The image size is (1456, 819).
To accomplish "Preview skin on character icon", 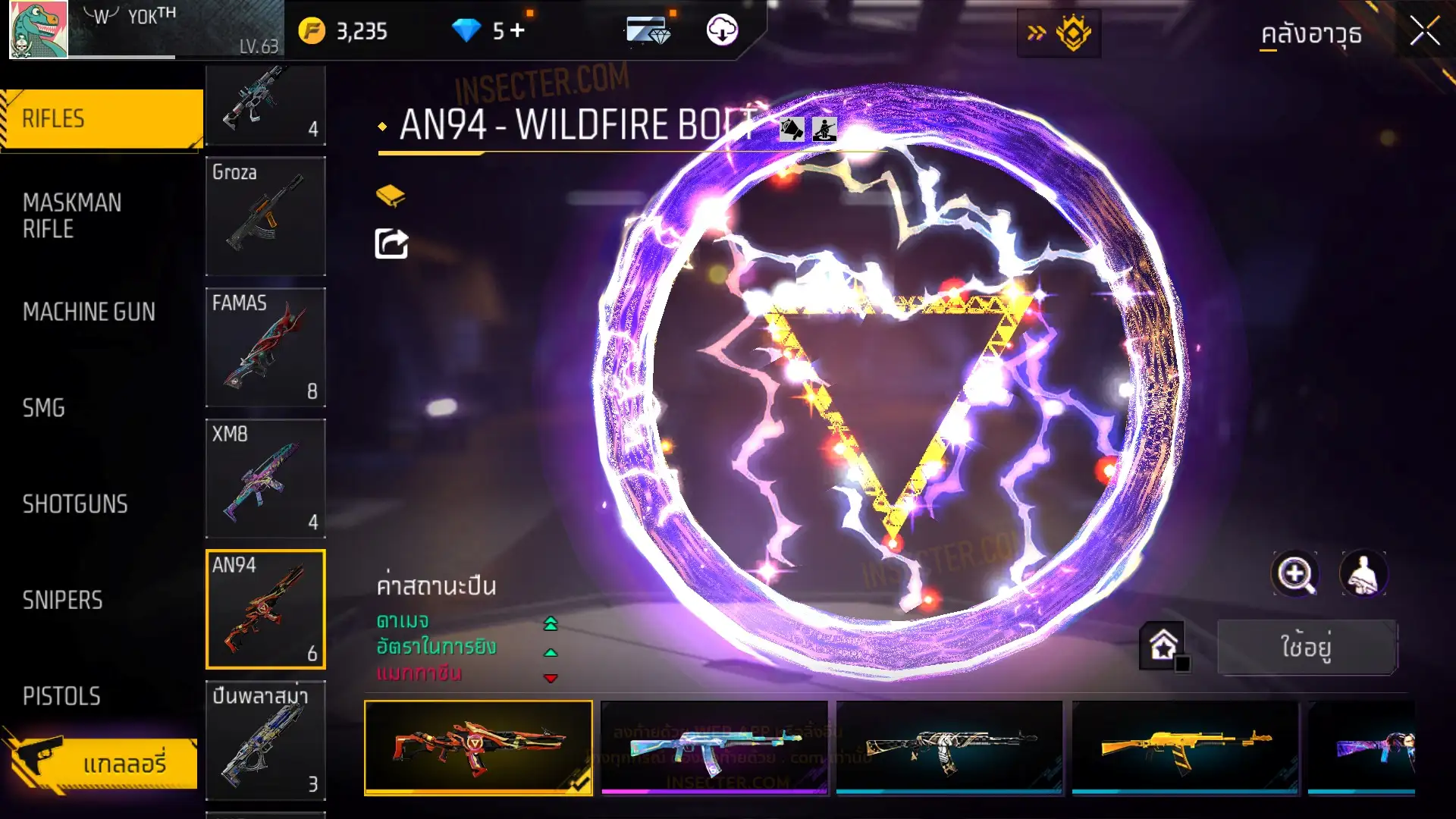I will pyautogui.click(x=1363, y=574).
